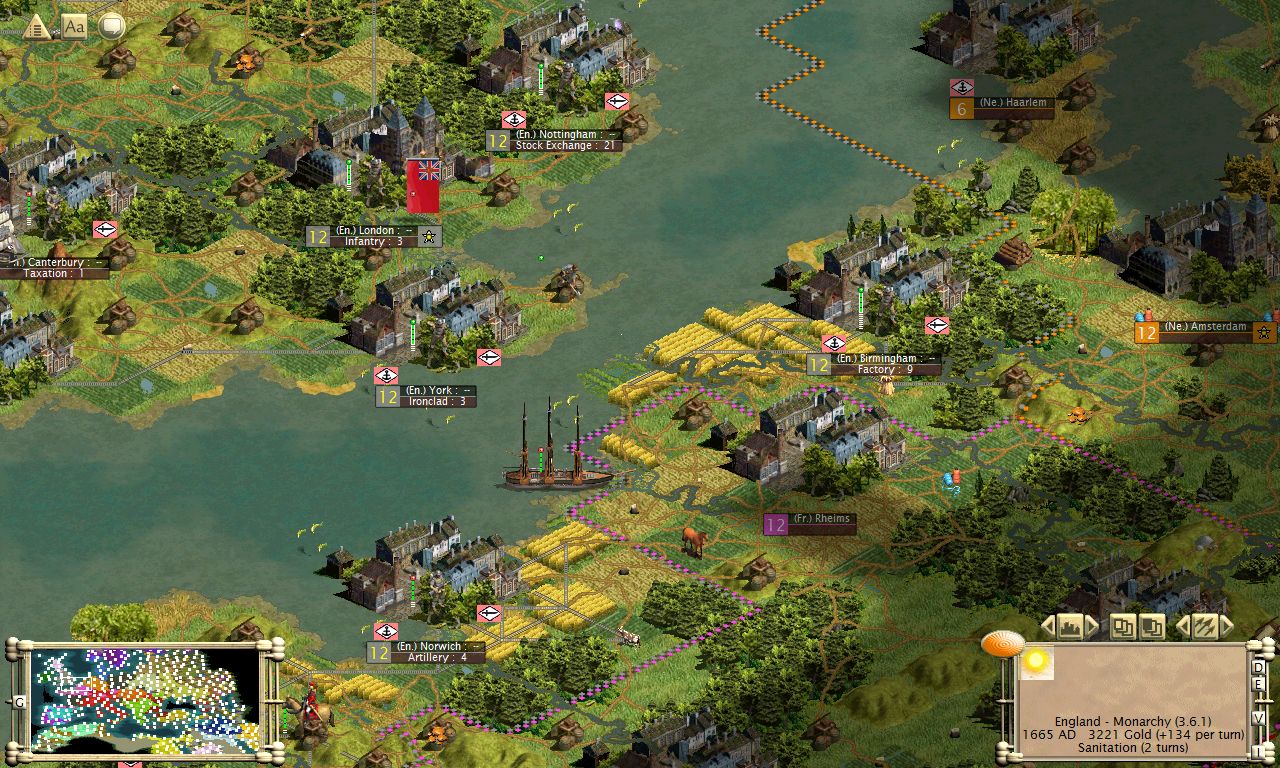Open the 'D' advisor button

point(1259,668)
